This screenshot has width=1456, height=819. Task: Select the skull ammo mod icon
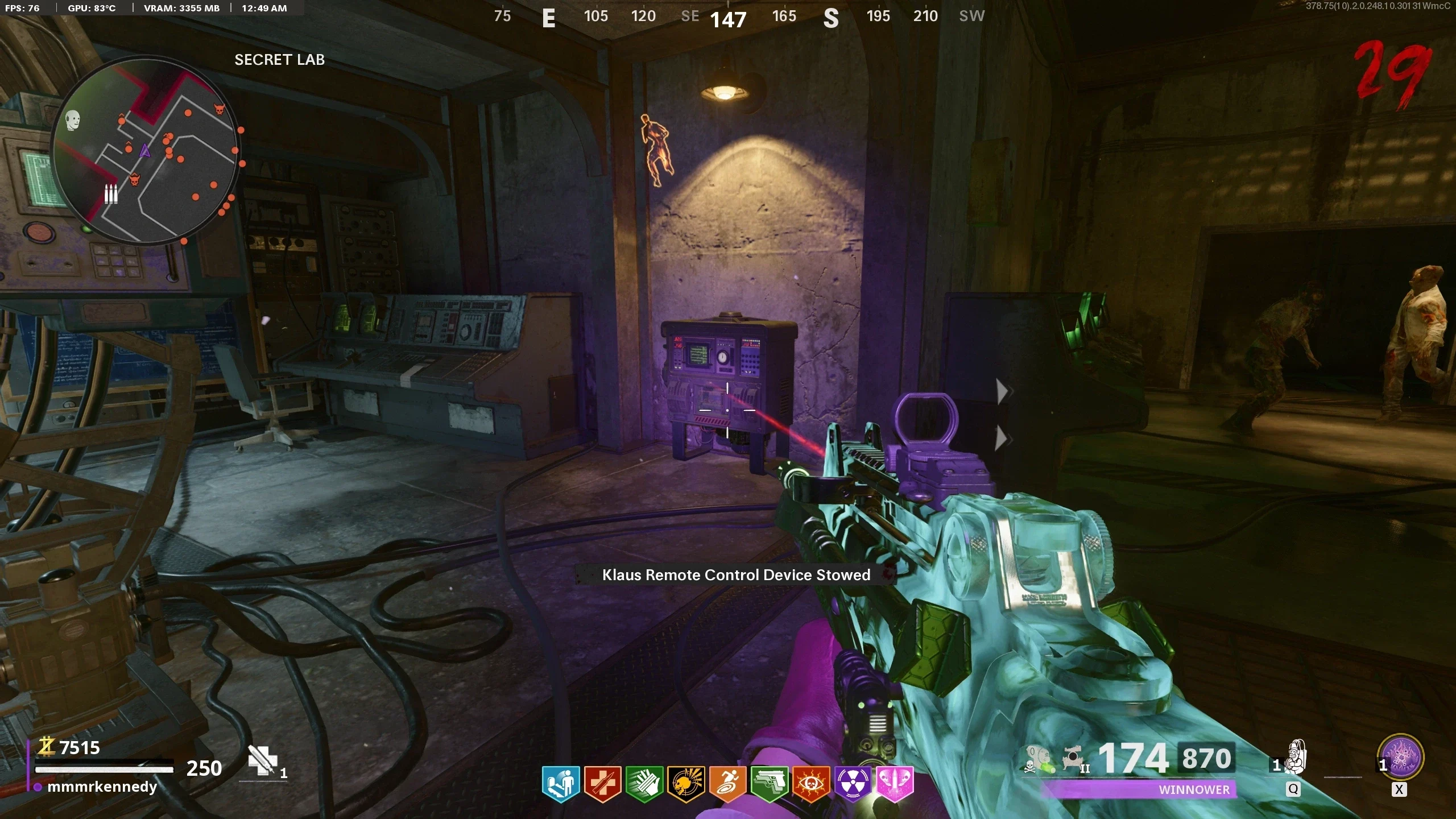pos(1039,760)
